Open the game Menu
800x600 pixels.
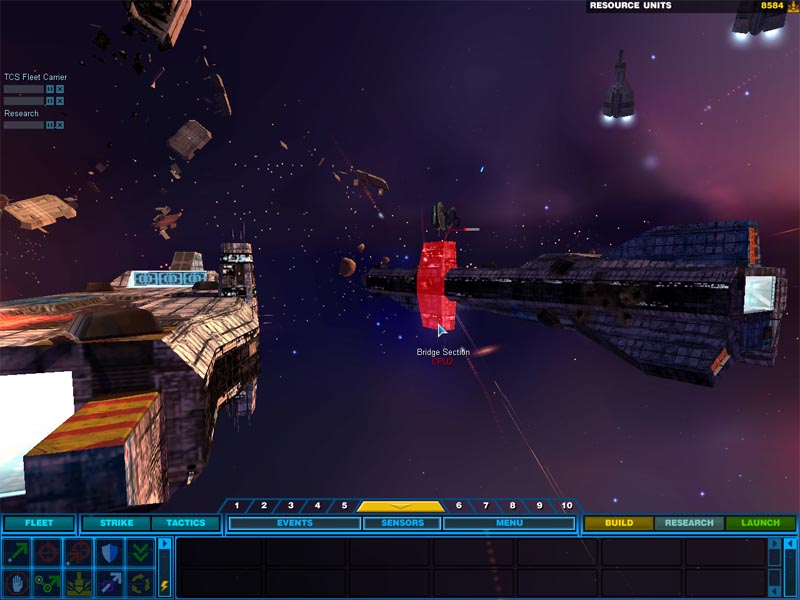(509, 523)
